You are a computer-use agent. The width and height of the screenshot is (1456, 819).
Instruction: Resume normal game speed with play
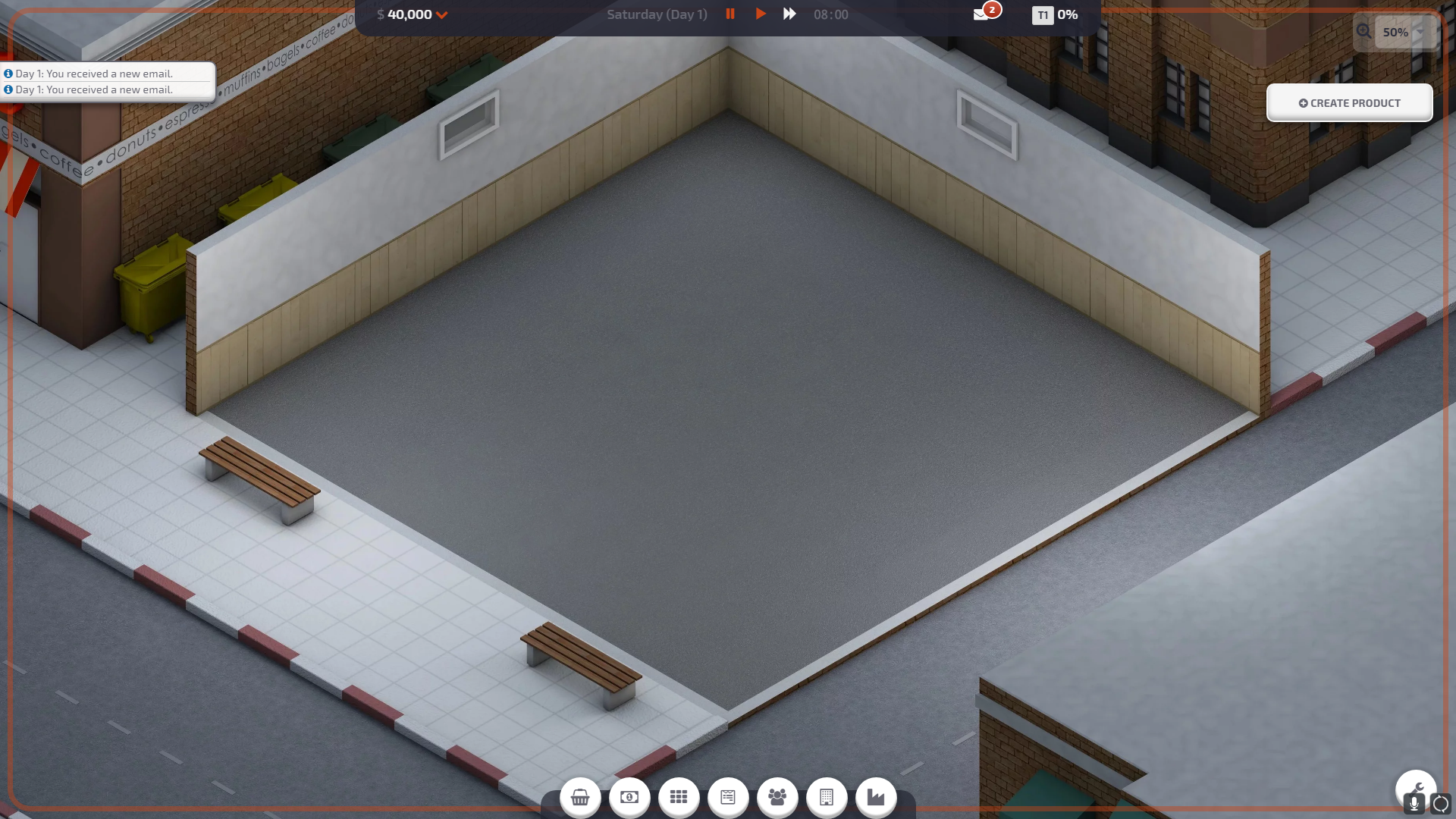761,14
